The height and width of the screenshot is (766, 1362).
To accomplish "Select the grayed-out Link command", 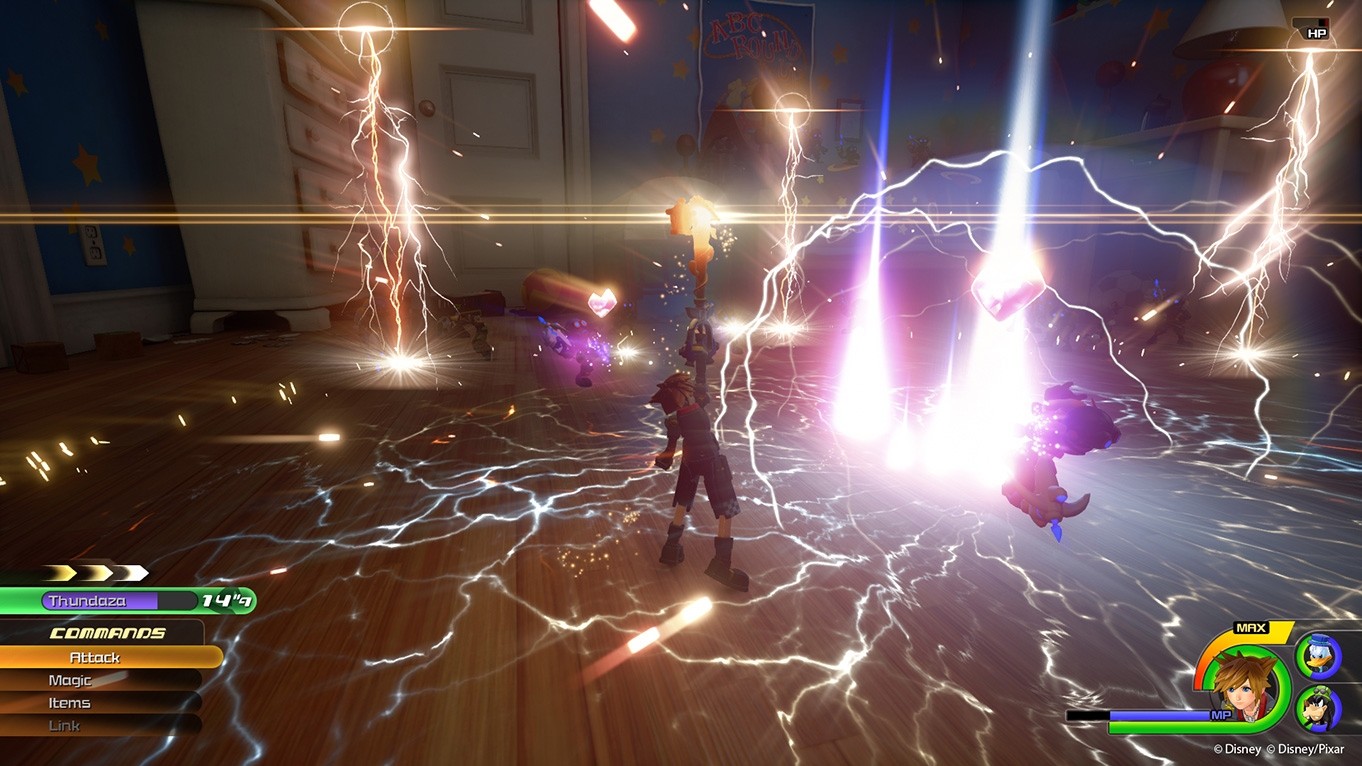I will pyautogui.click(x=65, y=726).
